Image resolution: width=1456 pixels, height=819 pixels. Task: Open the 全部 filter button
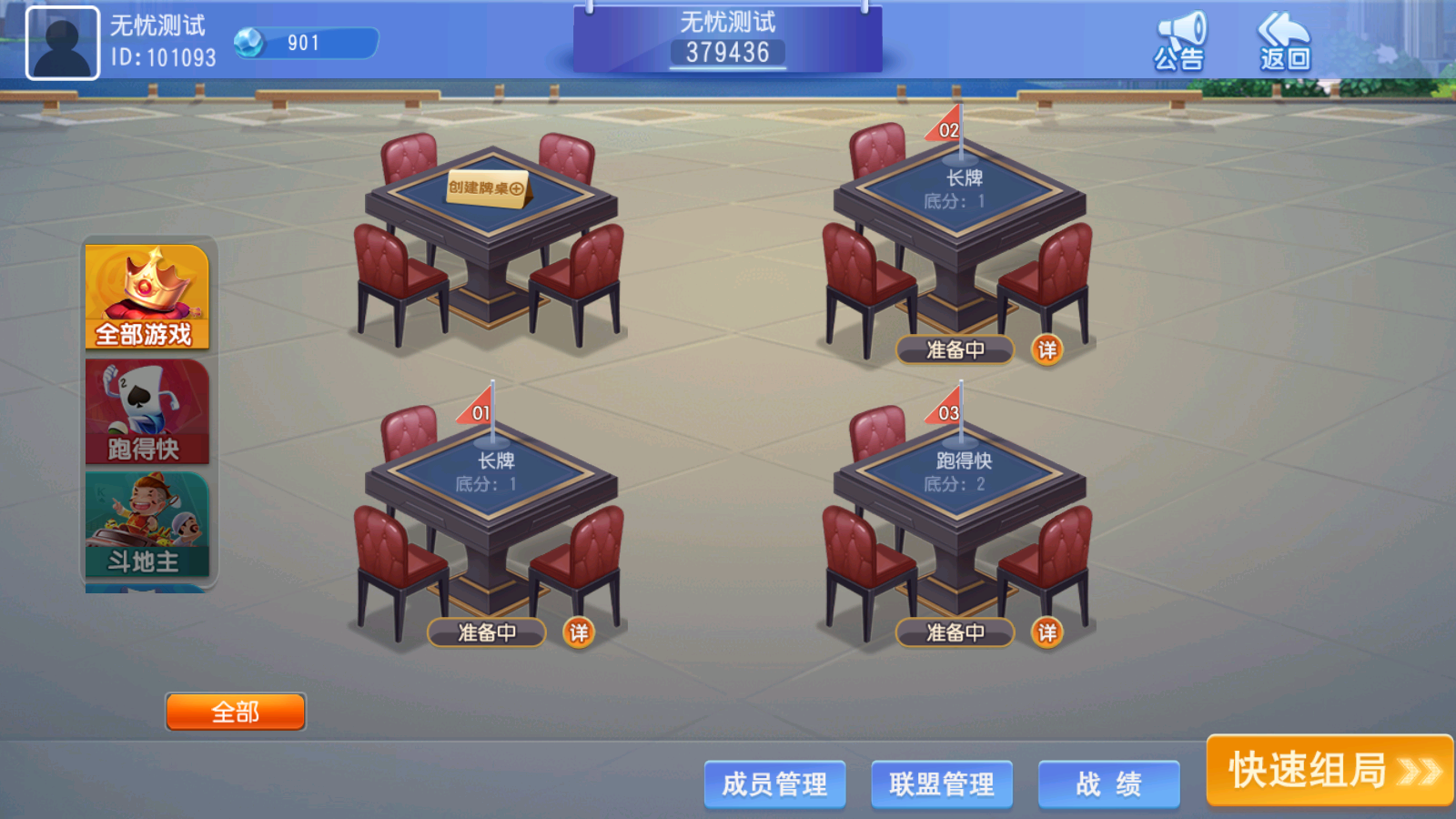point(235,711)
